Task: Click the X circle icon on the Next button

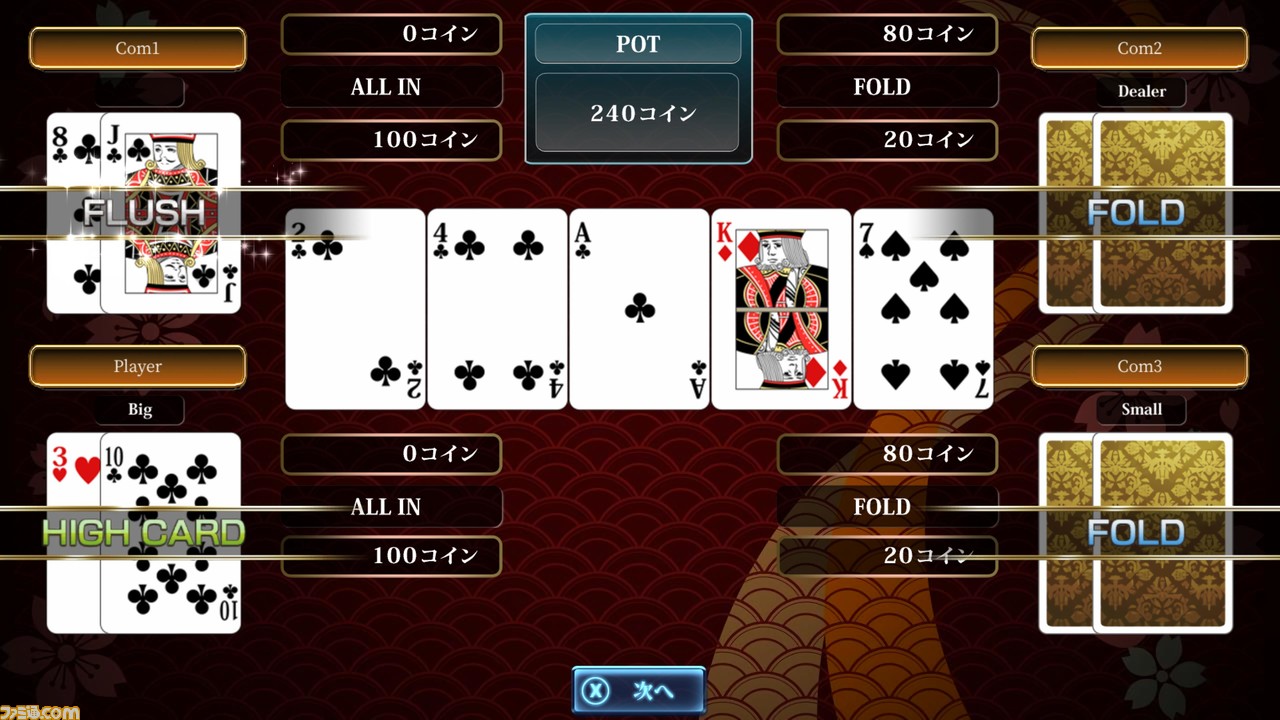Action: pos(594,690)
